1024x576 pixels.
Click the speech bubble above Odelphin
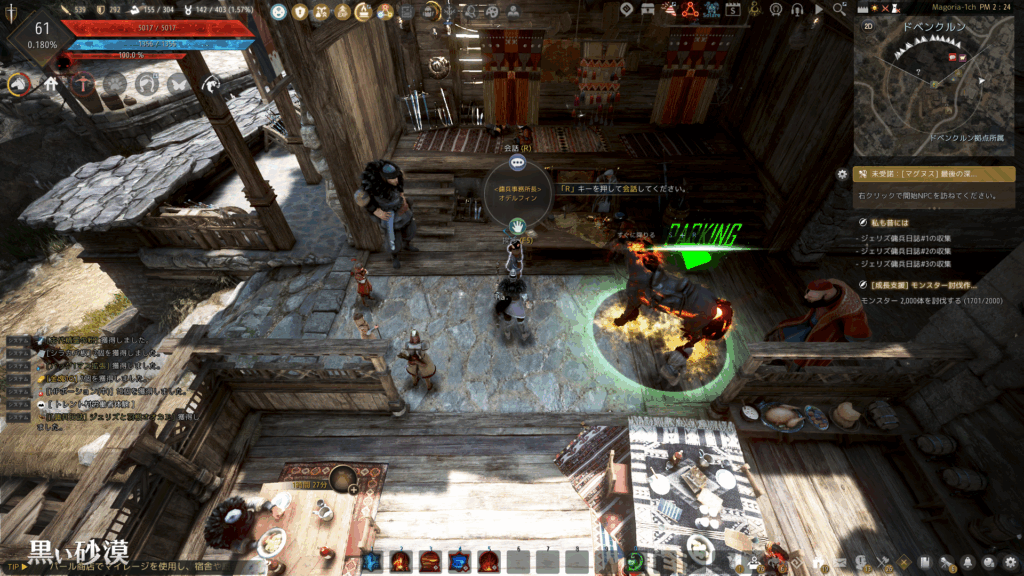tap(517, 162)
